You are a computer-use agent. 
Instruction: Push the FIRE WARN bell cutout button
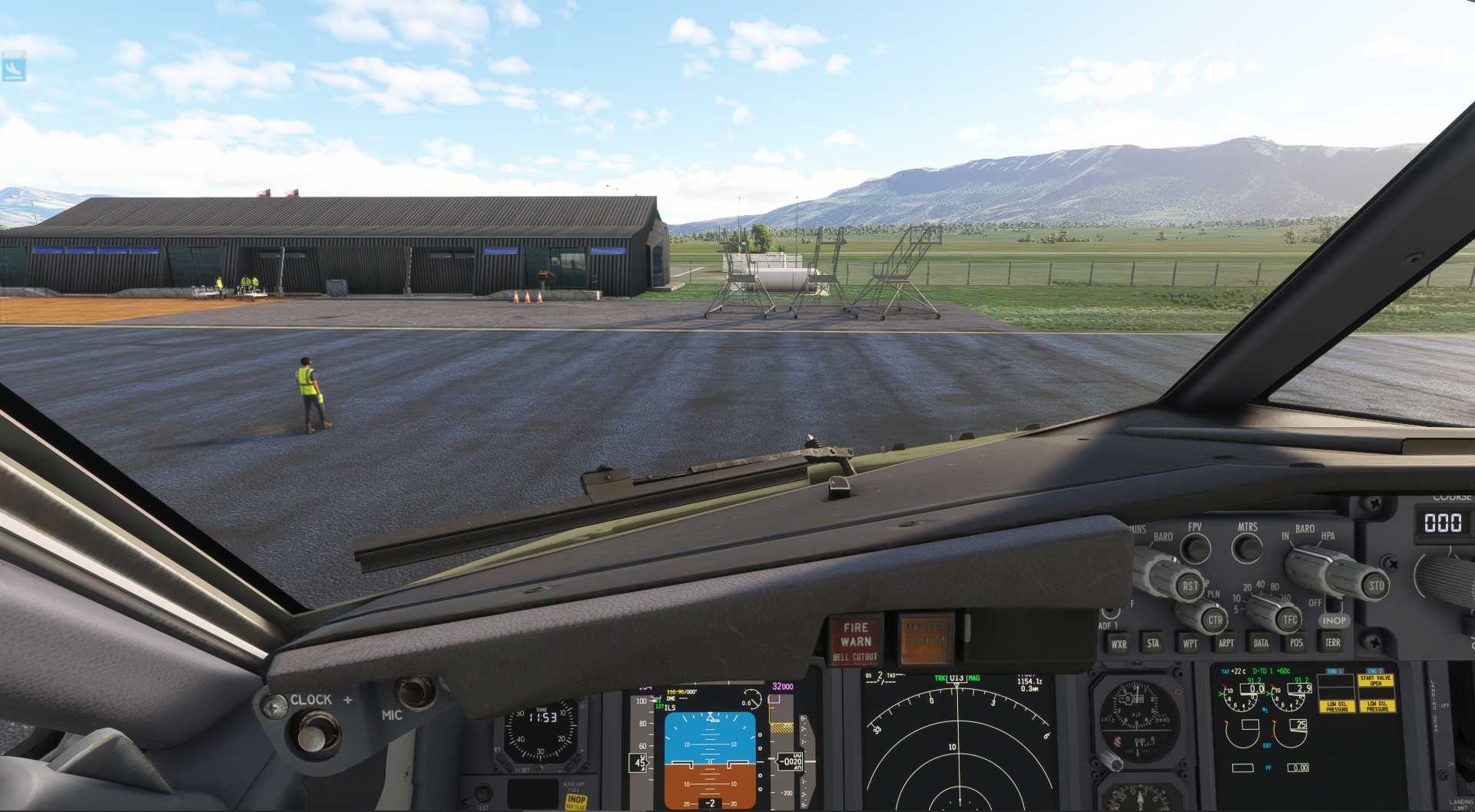tap(855, 641)
